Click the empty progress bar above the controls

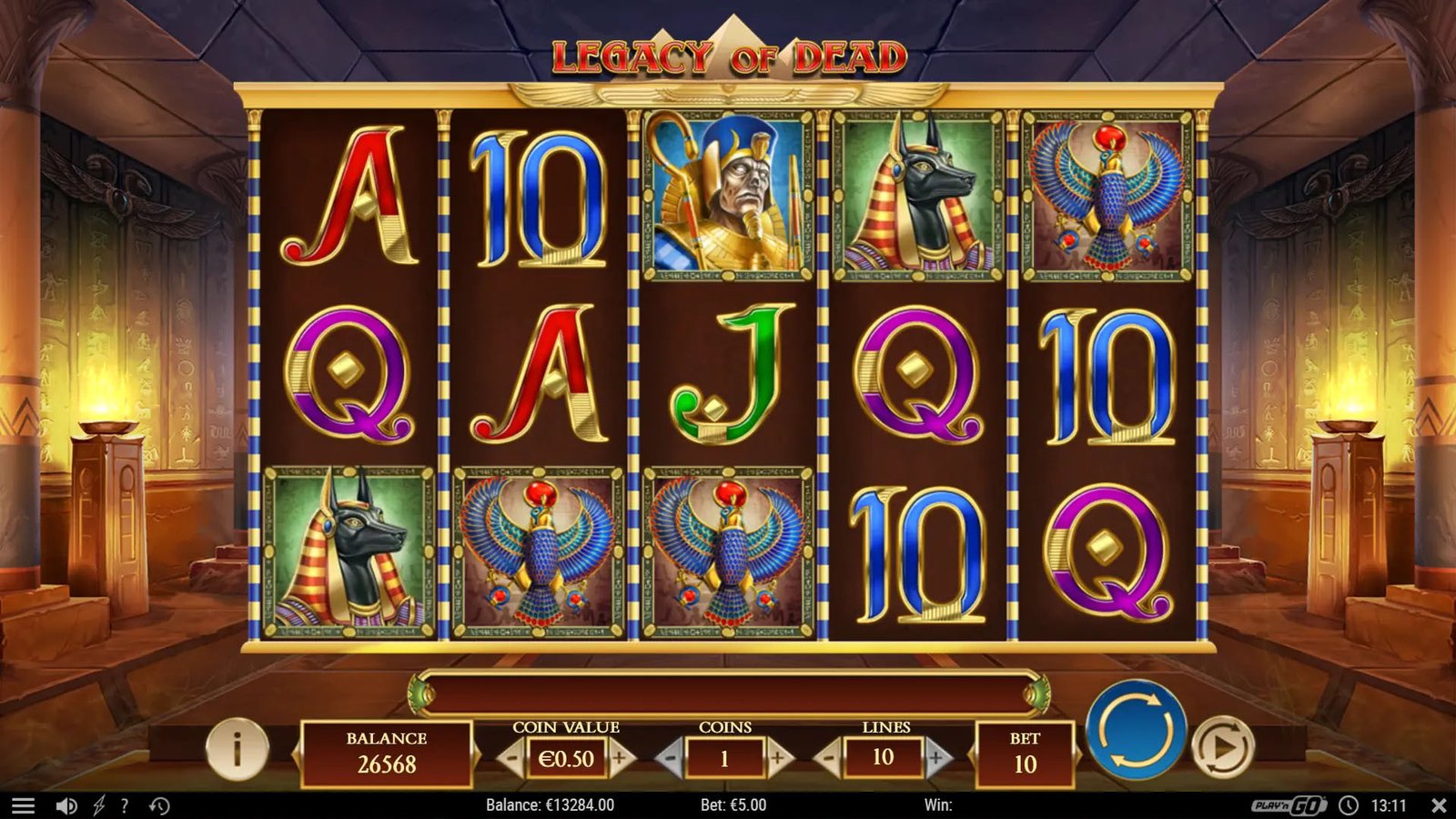click(x=728, y=692)
